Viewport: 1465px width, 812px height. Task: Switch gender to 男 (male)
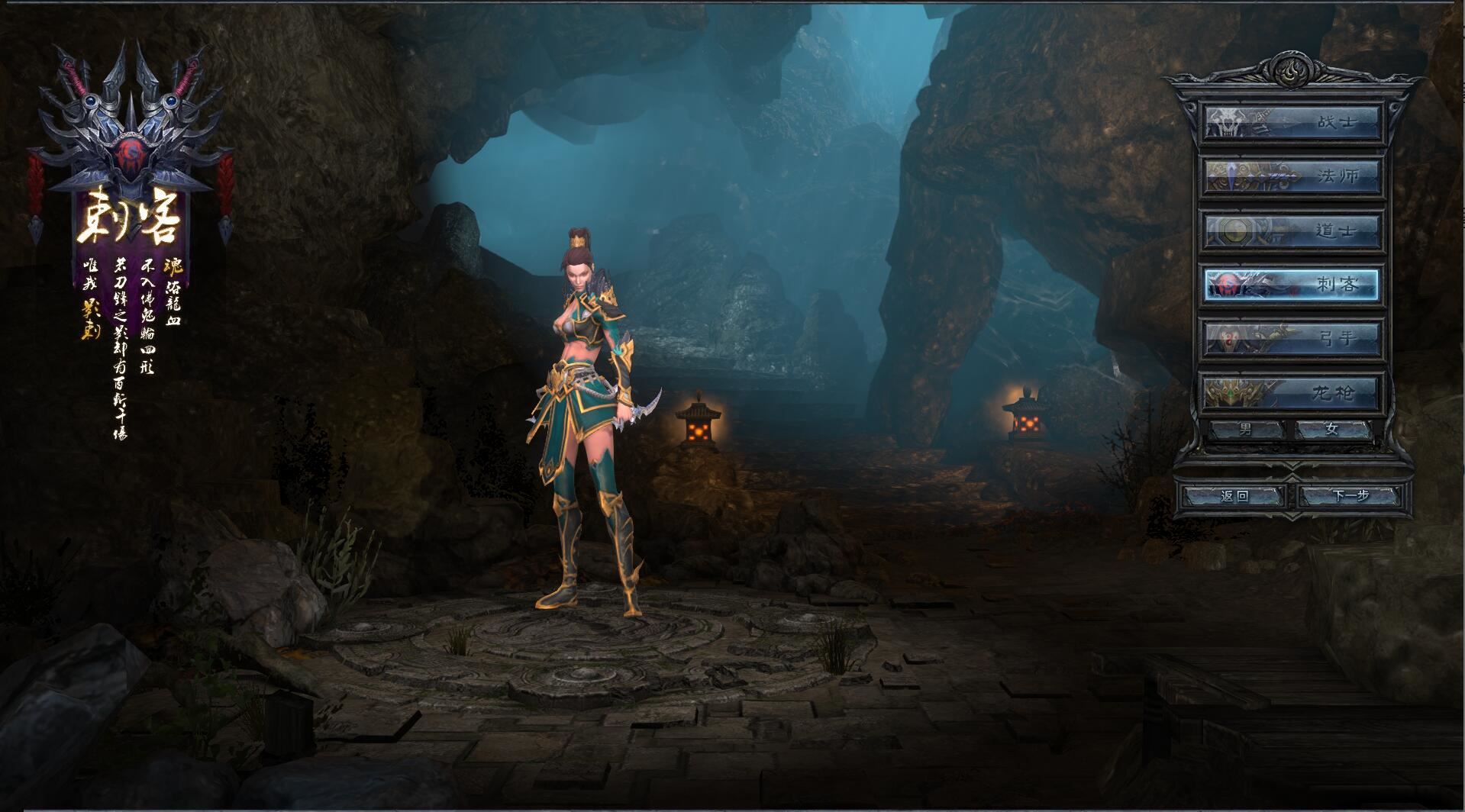tap(1246, 430)
